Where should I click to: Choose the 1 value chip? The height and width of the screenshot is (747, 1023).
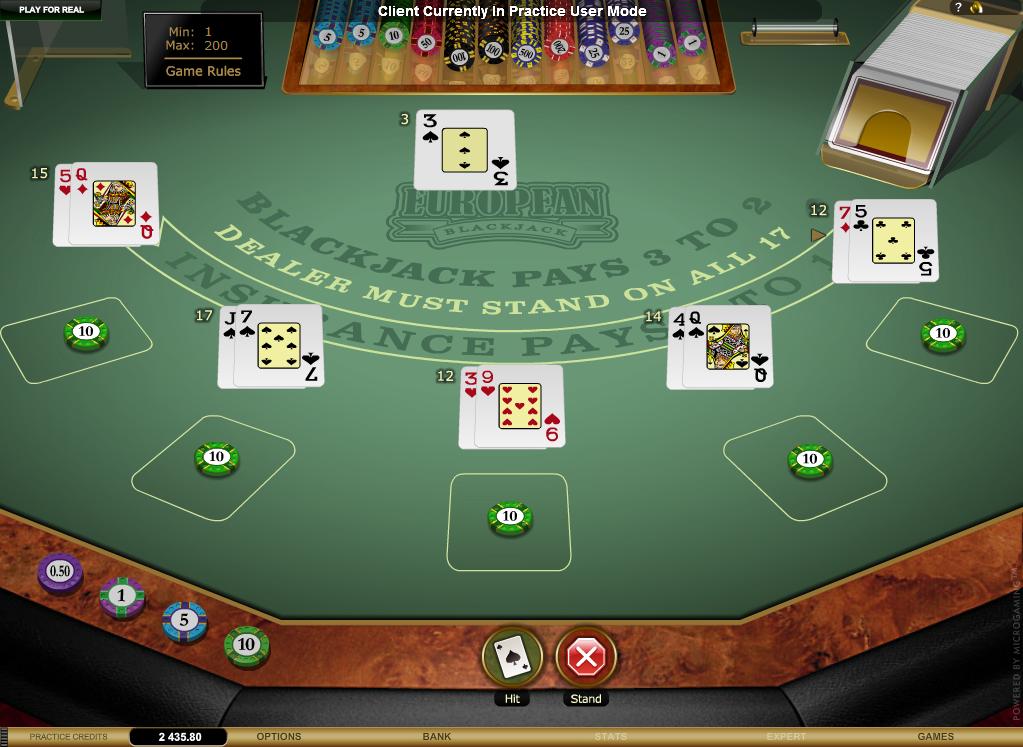point(122,596)
